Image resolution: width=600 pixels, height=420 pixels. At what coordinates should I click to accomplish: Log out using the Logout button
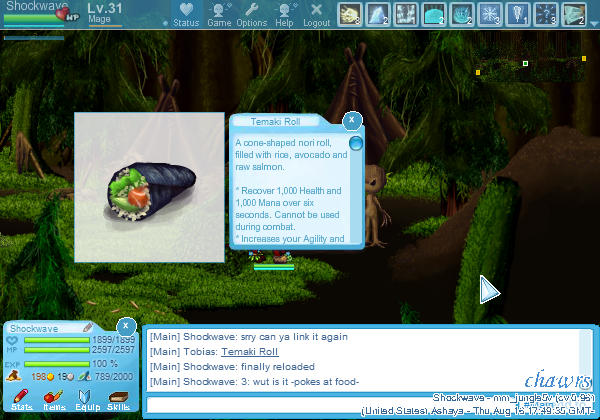click(x=316, y=14)
